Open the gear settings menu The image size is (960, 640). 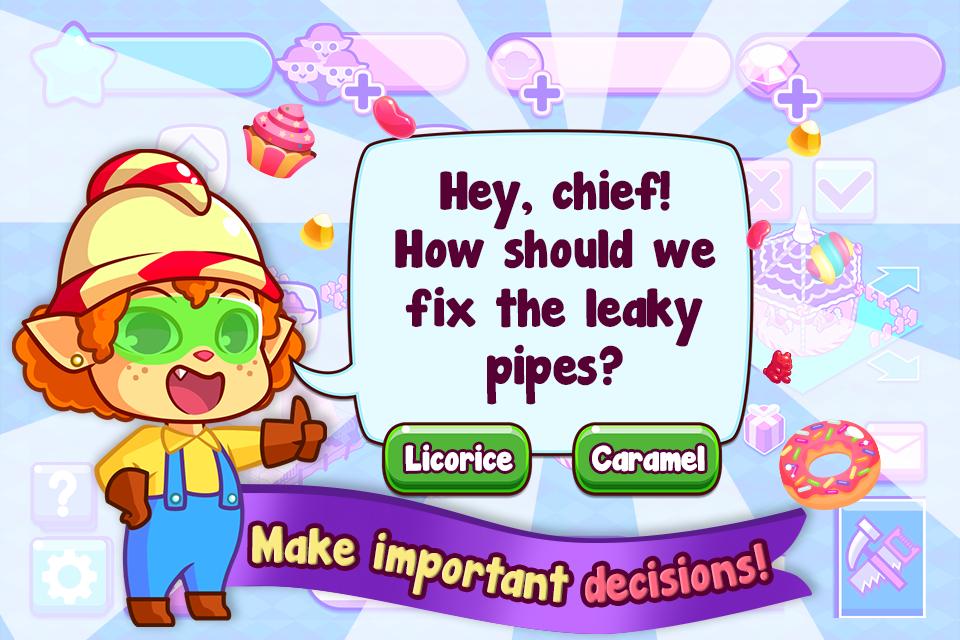(62, 574)
